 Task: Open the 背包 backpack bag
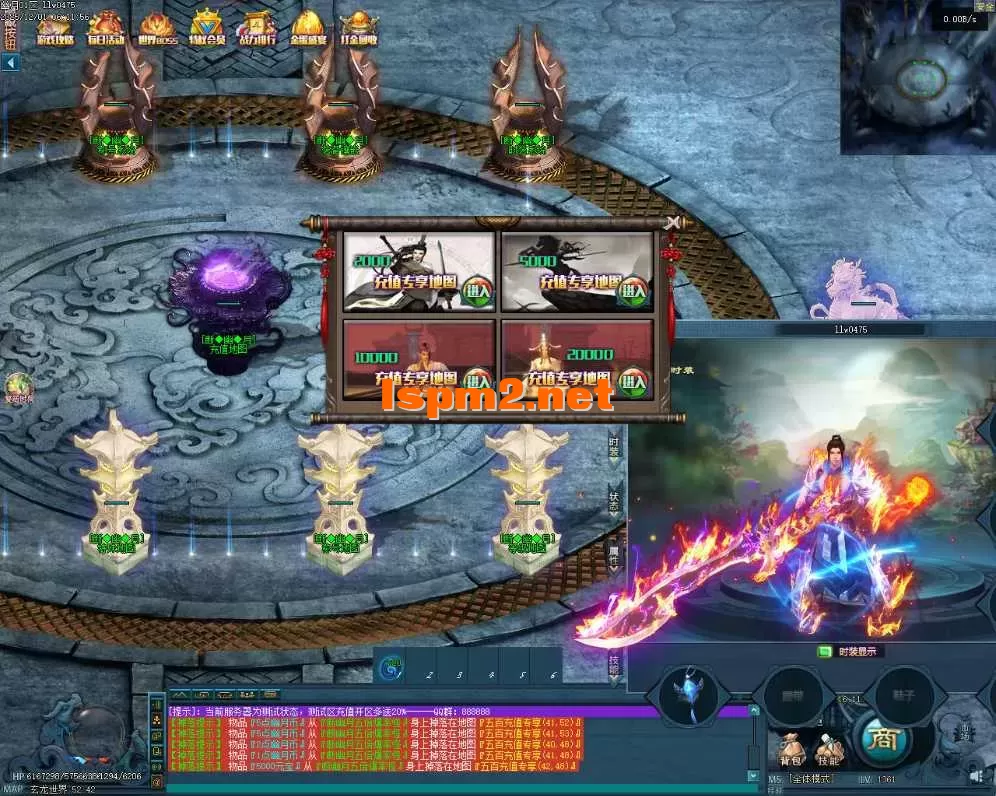pyautogui.click(x=791, y=751)
